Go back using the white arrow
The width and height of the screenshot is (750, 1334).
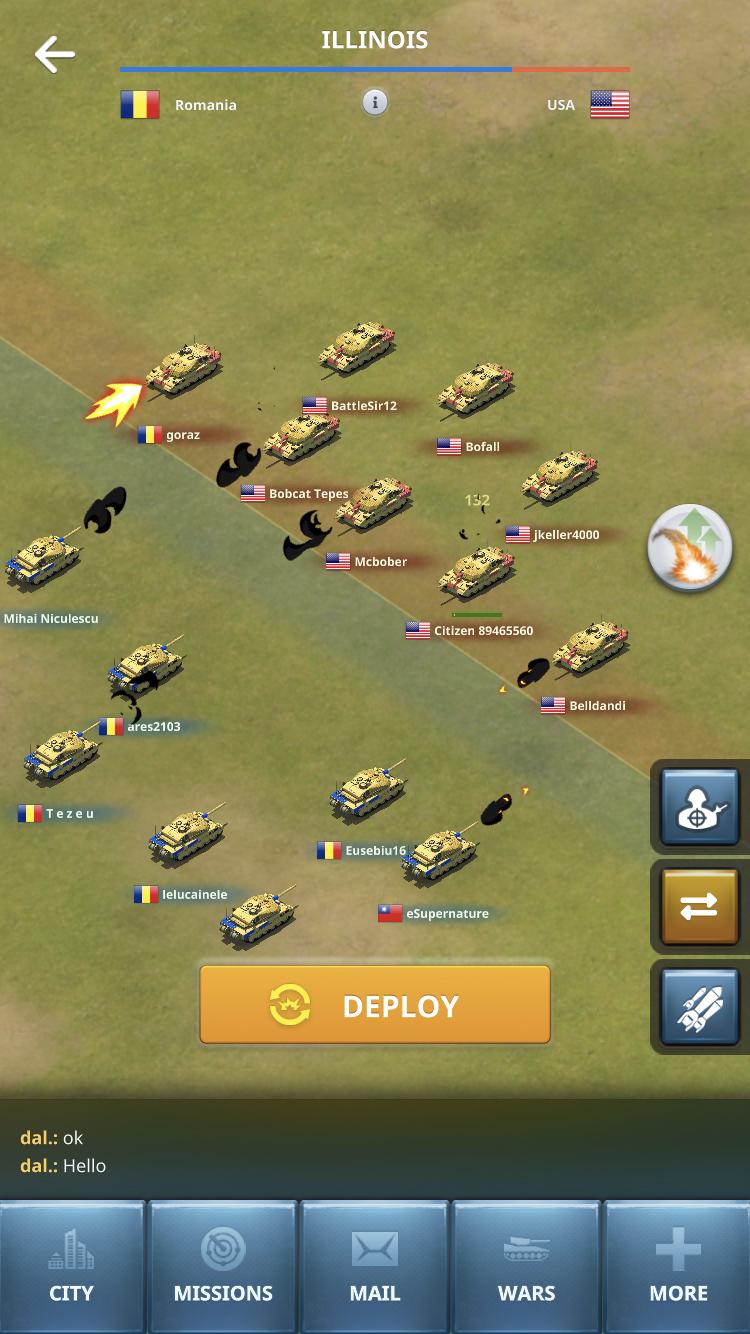tap(55, 55)
